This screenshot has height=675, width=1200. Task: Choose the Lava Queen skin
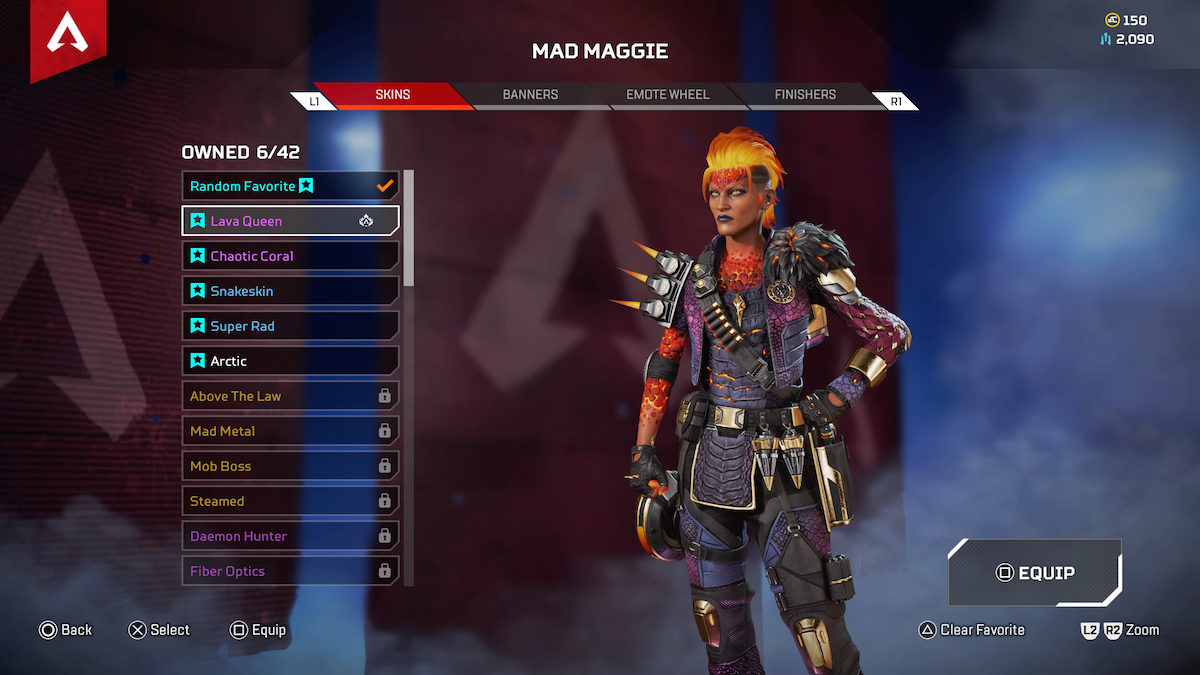(x=290, y=221)
